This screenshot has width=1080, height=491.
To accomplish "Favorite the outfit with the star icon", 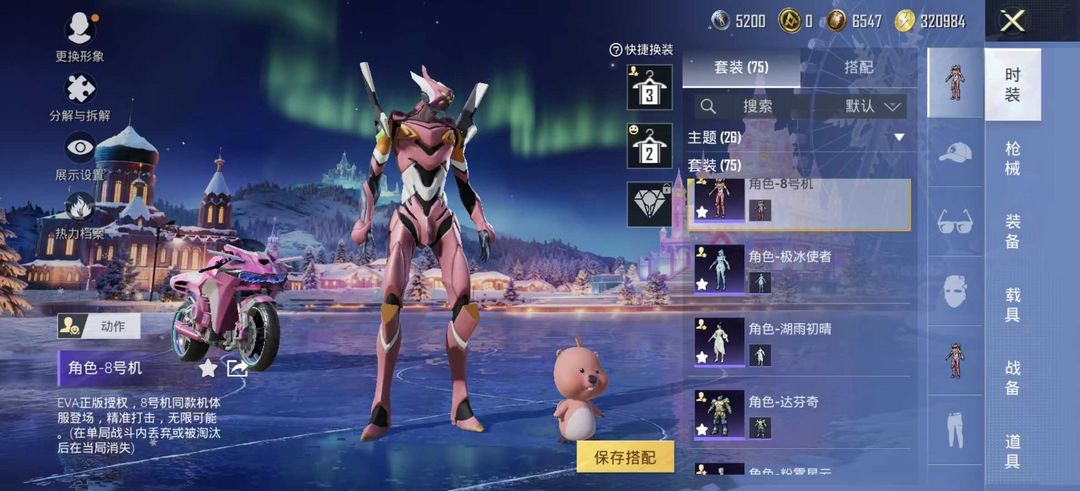I will point(208,368).
